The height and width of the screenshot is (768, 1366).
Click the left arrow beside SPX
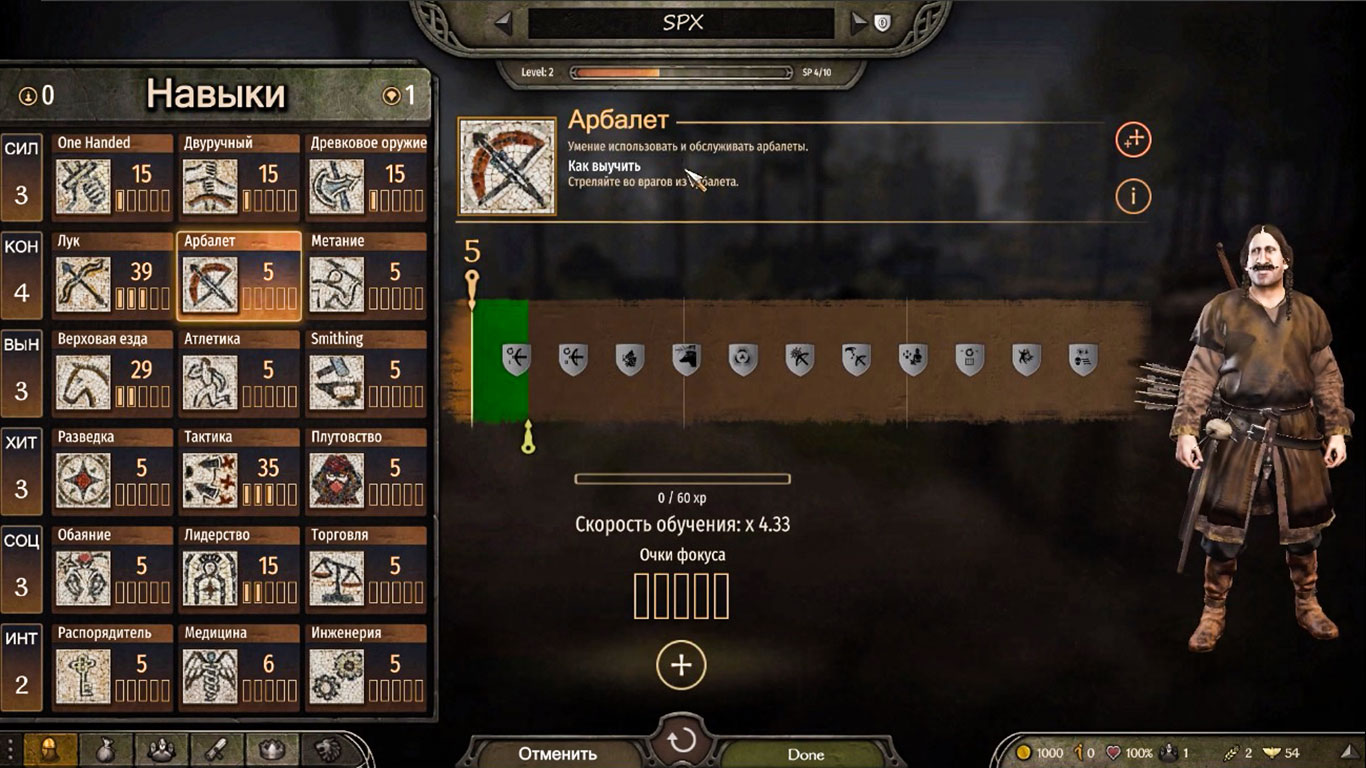503,23
